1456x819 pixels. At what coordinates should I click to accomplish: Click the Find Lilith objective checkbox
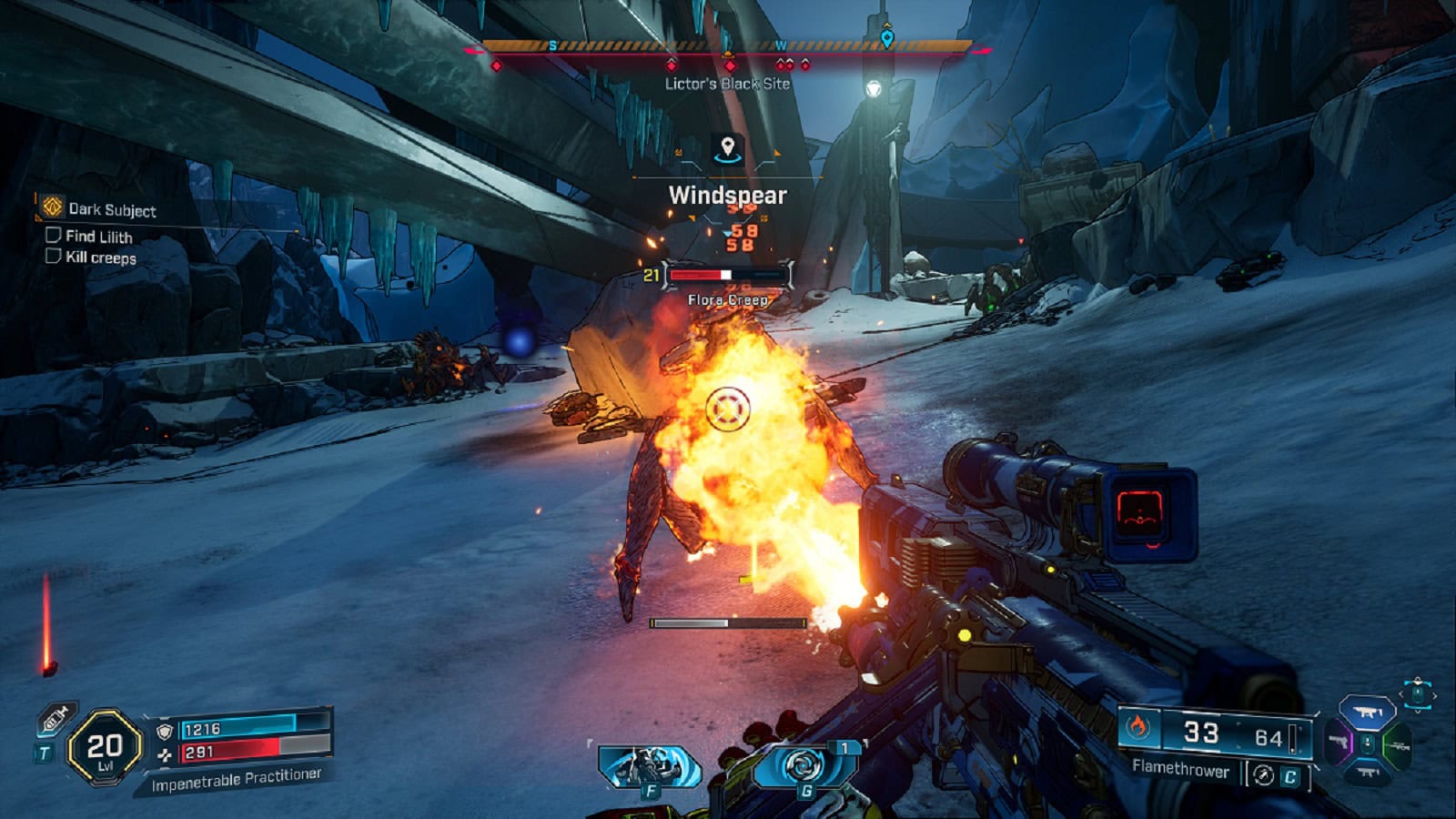(x=53, y=236)
